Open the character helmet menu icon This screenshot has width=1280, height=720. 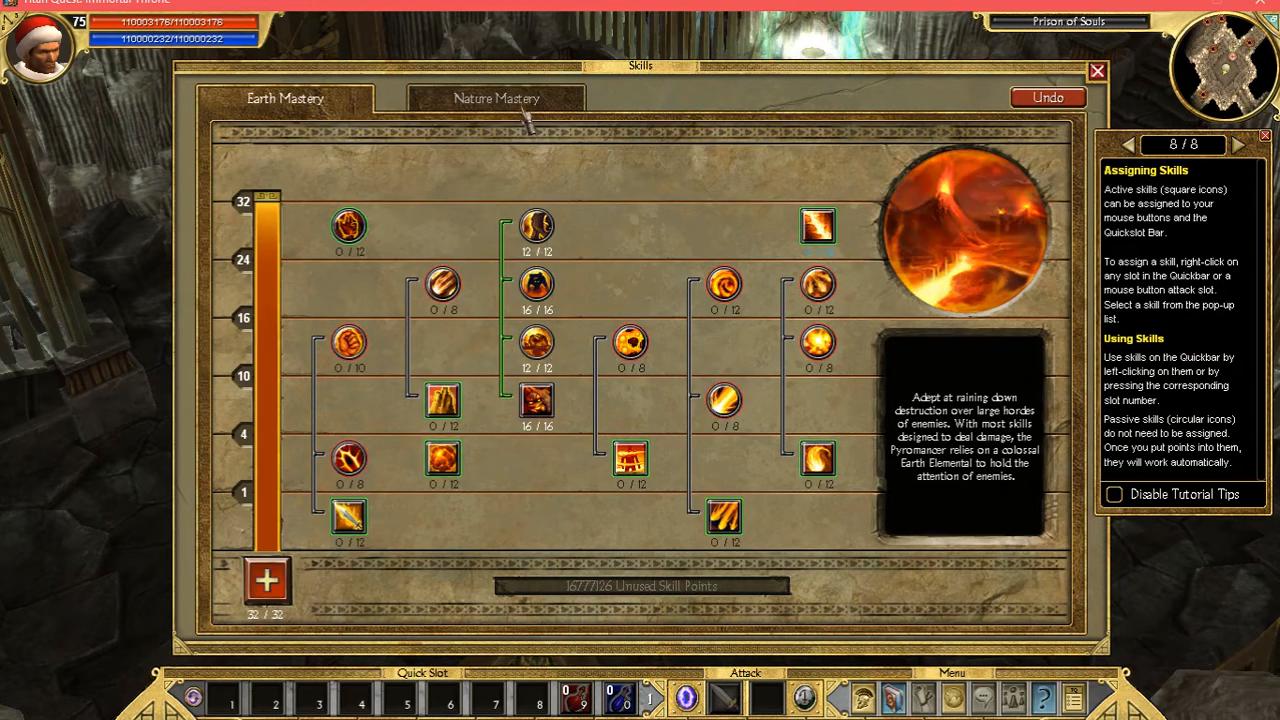click(x=864, y=697)
